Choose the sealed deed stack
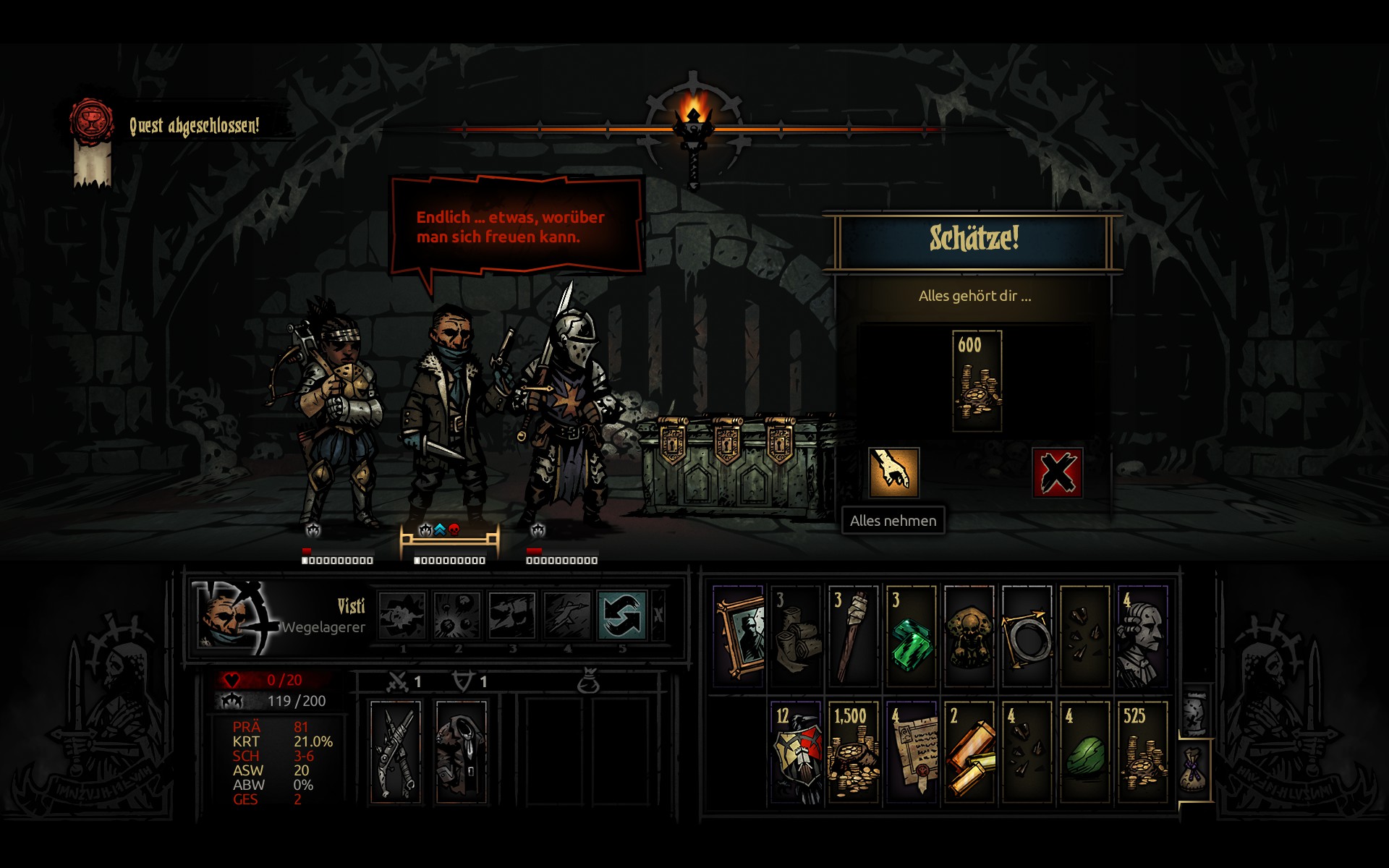 (912, 752)
